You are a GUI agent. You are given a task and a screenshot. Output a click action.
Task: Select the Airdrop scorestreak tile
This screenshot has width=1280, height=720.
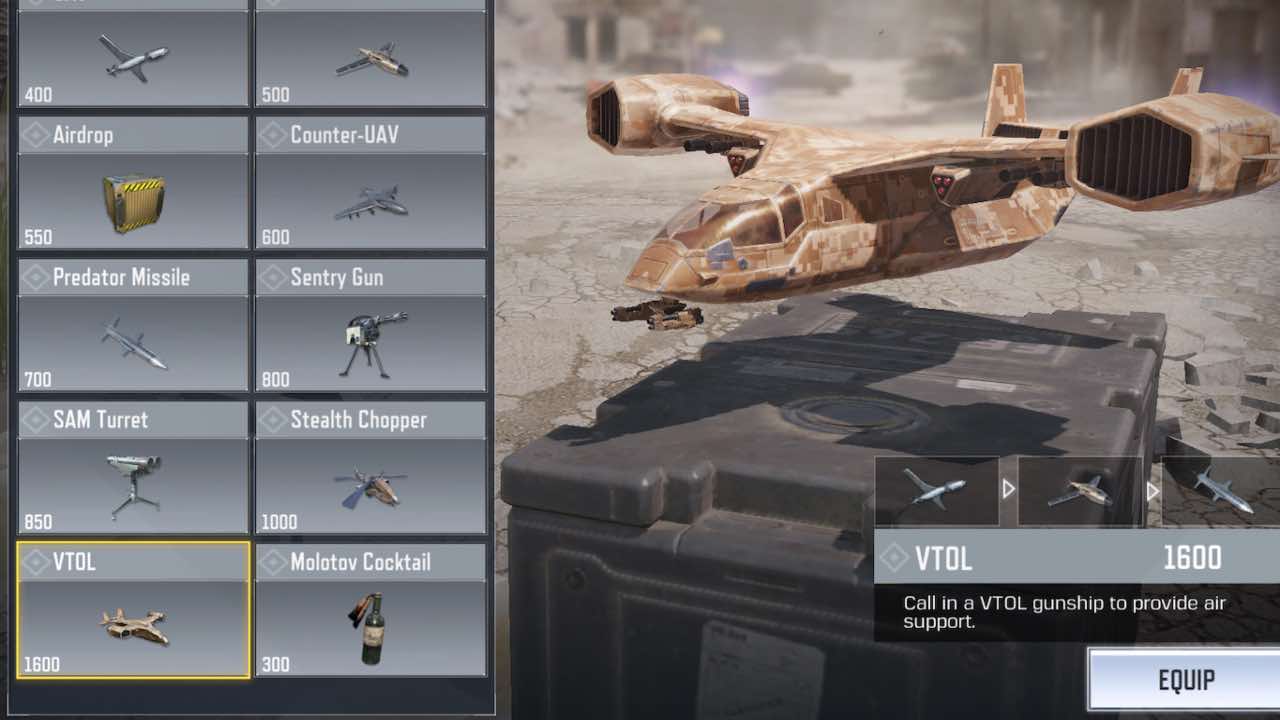click(x=133, y=183)
